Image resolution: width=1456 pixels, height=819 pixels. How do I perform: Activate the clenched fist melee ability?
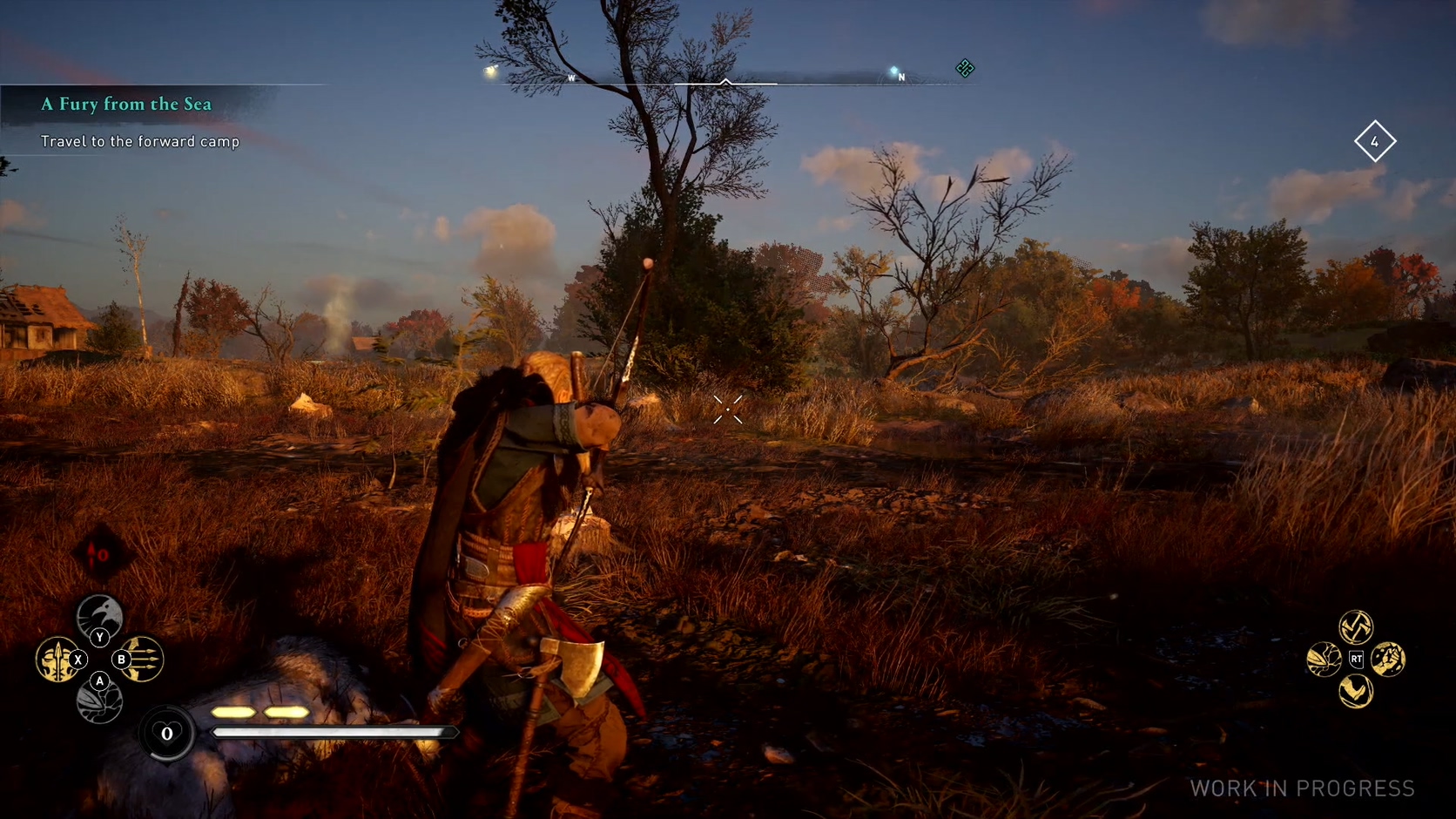pos(1388,660)
